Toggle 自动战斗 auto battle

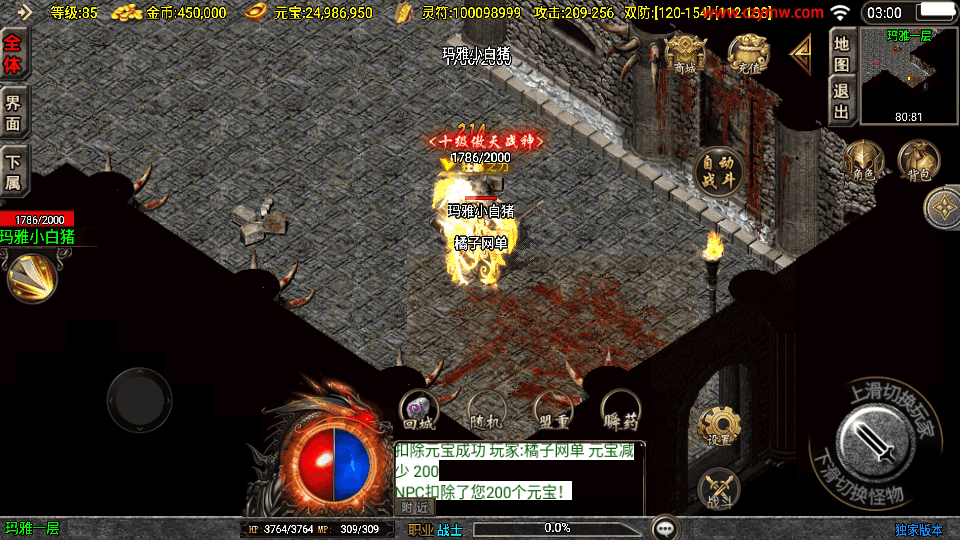[x=718, y=171]
